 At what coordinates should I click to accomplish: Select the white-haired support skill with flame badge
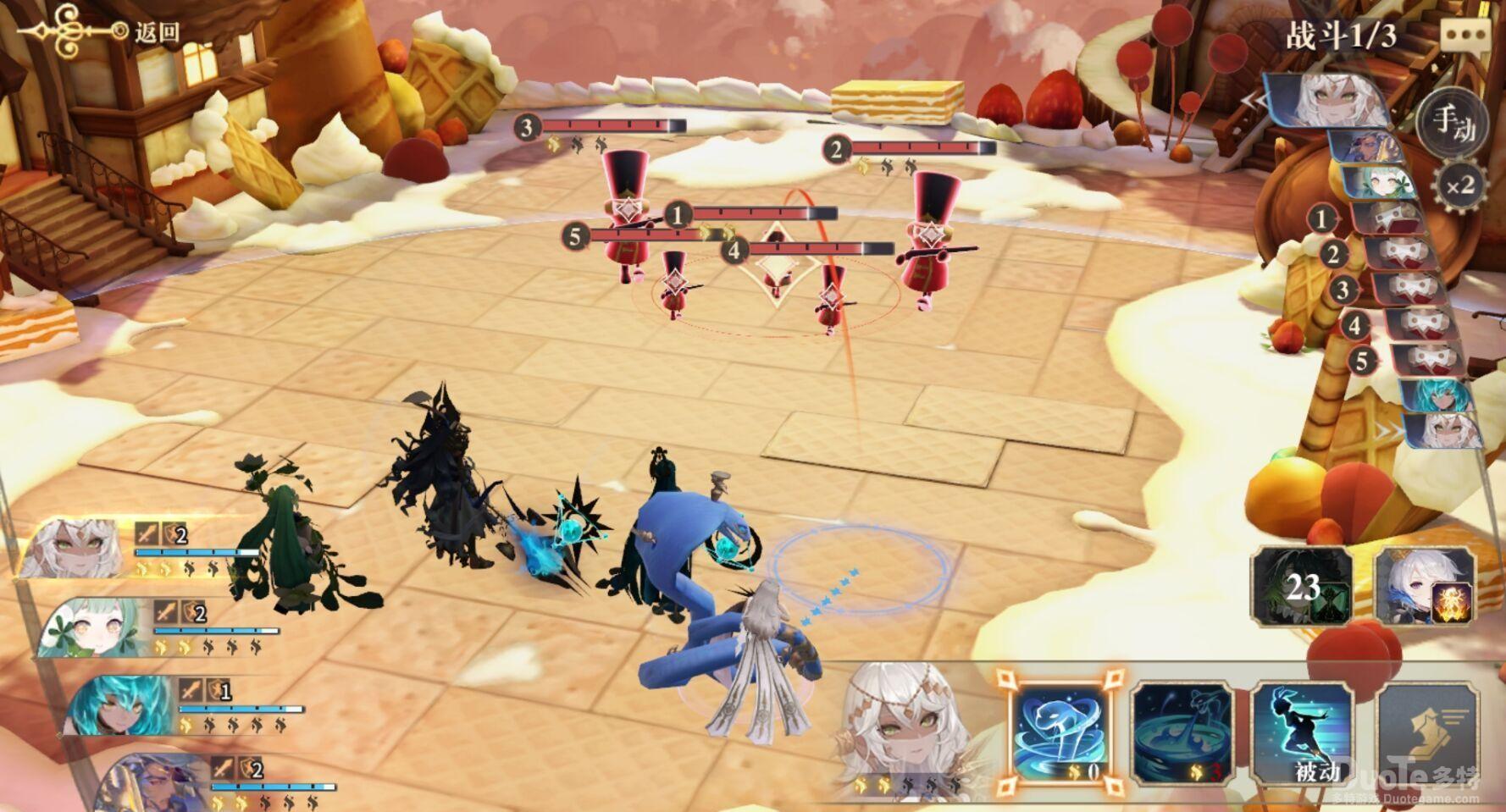1424,586
